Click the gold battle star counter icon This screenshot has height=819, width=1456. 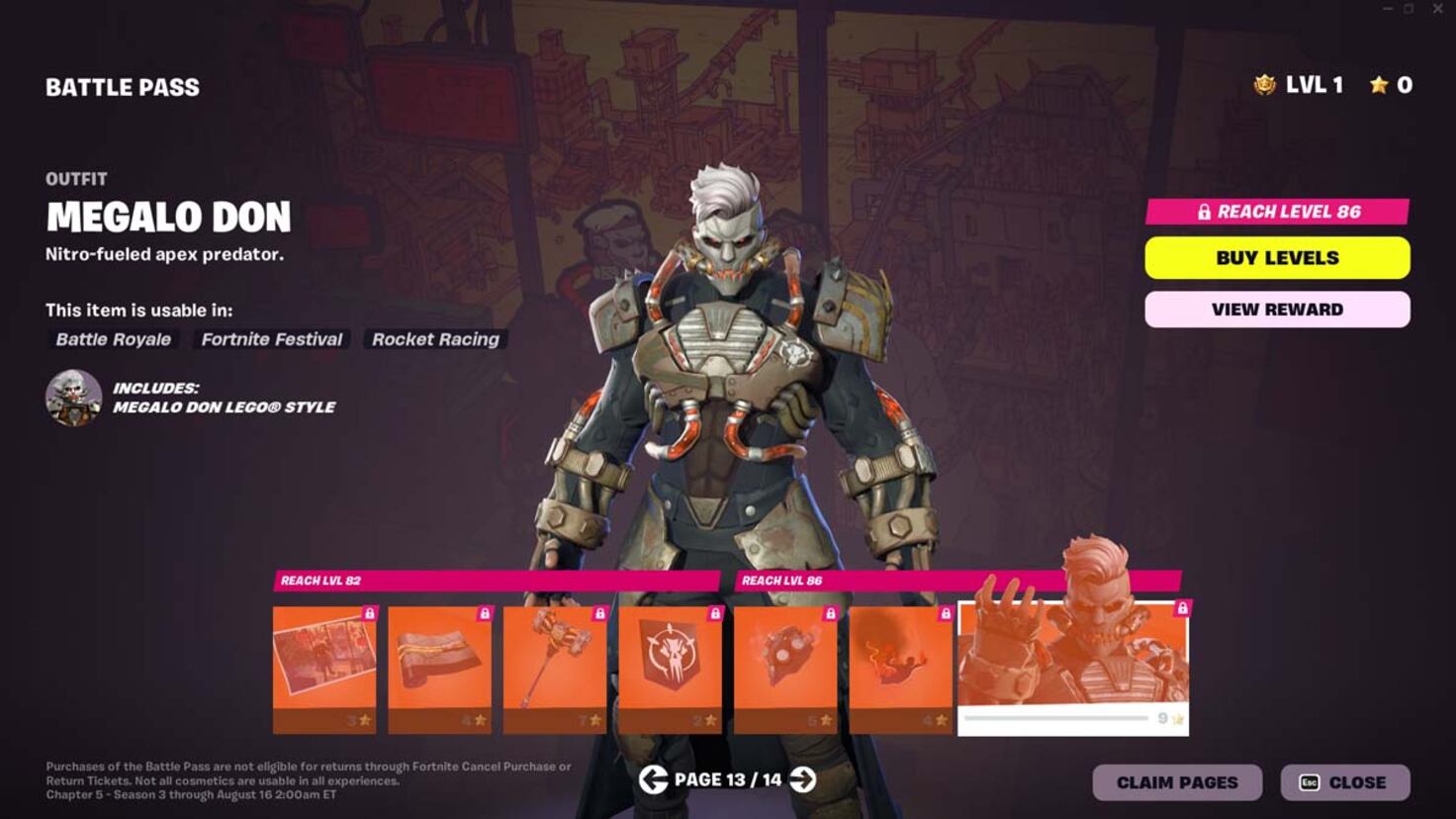[1379, 85]
